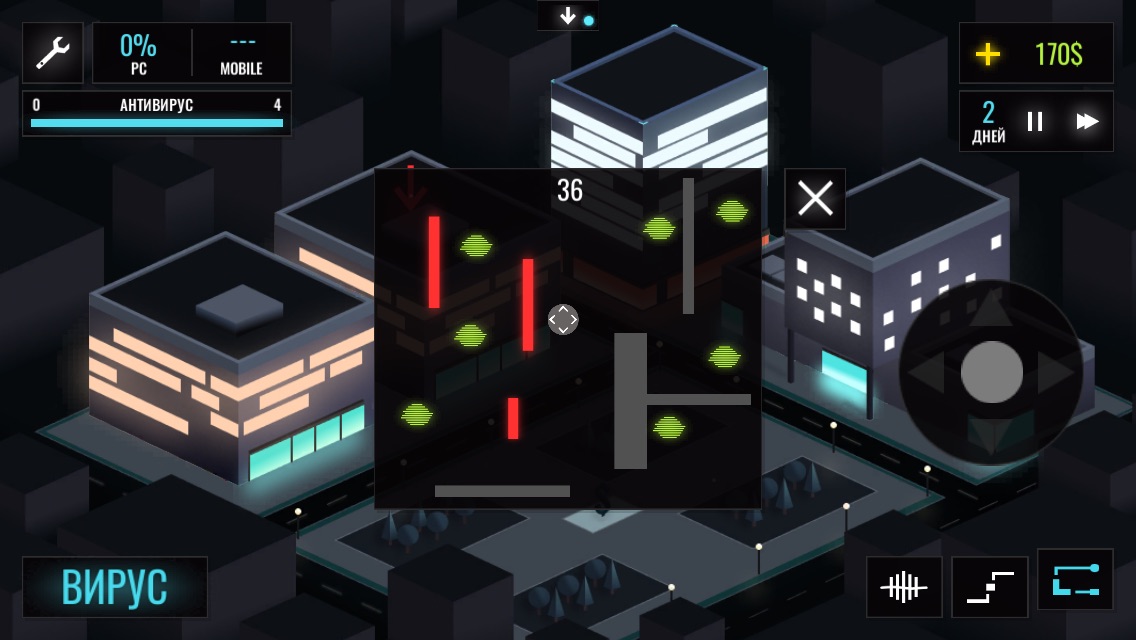
Task: Tap the joystick's right arrow
Action: (1055, 373)
